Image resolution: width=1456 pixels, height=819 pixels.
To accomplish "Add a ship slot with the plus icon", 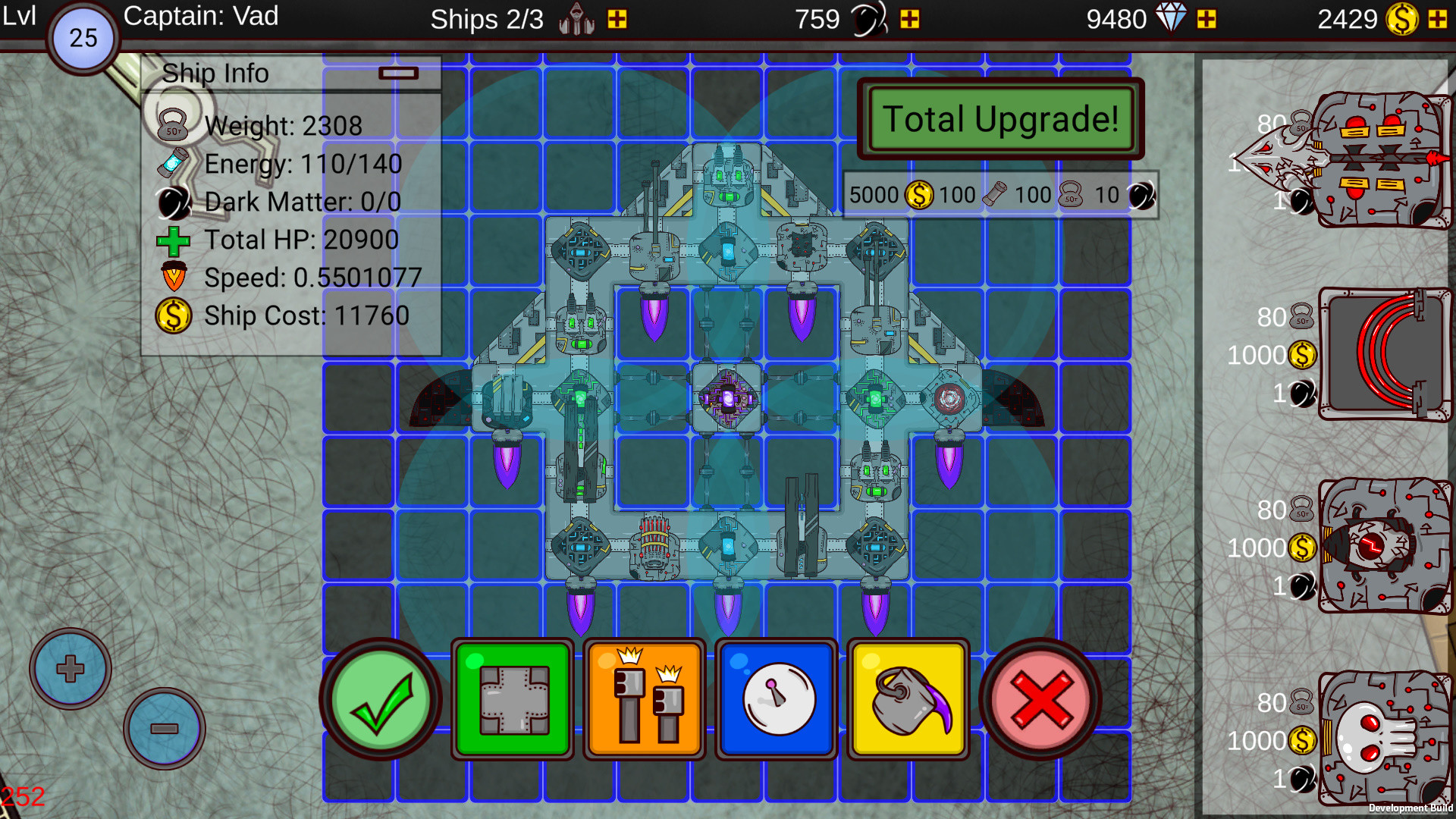I will tap(617, 20).
